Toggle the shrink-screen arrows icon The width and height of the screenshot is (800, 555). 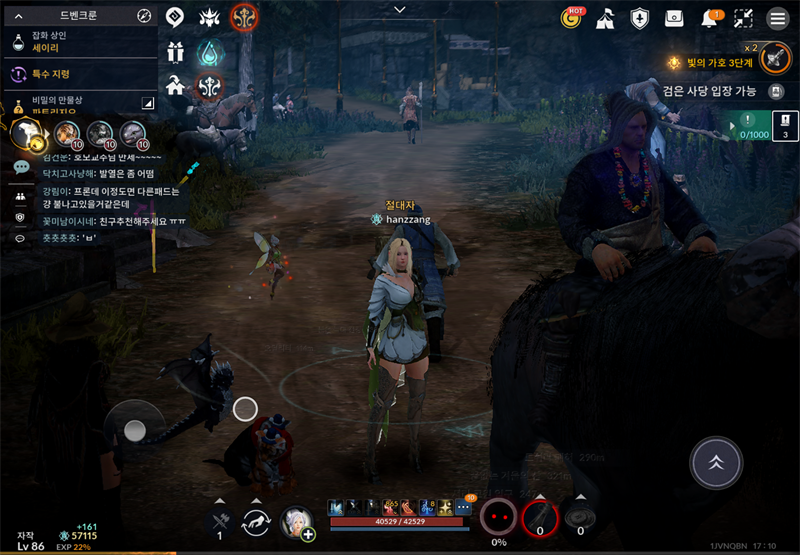(x=743, y=18)
